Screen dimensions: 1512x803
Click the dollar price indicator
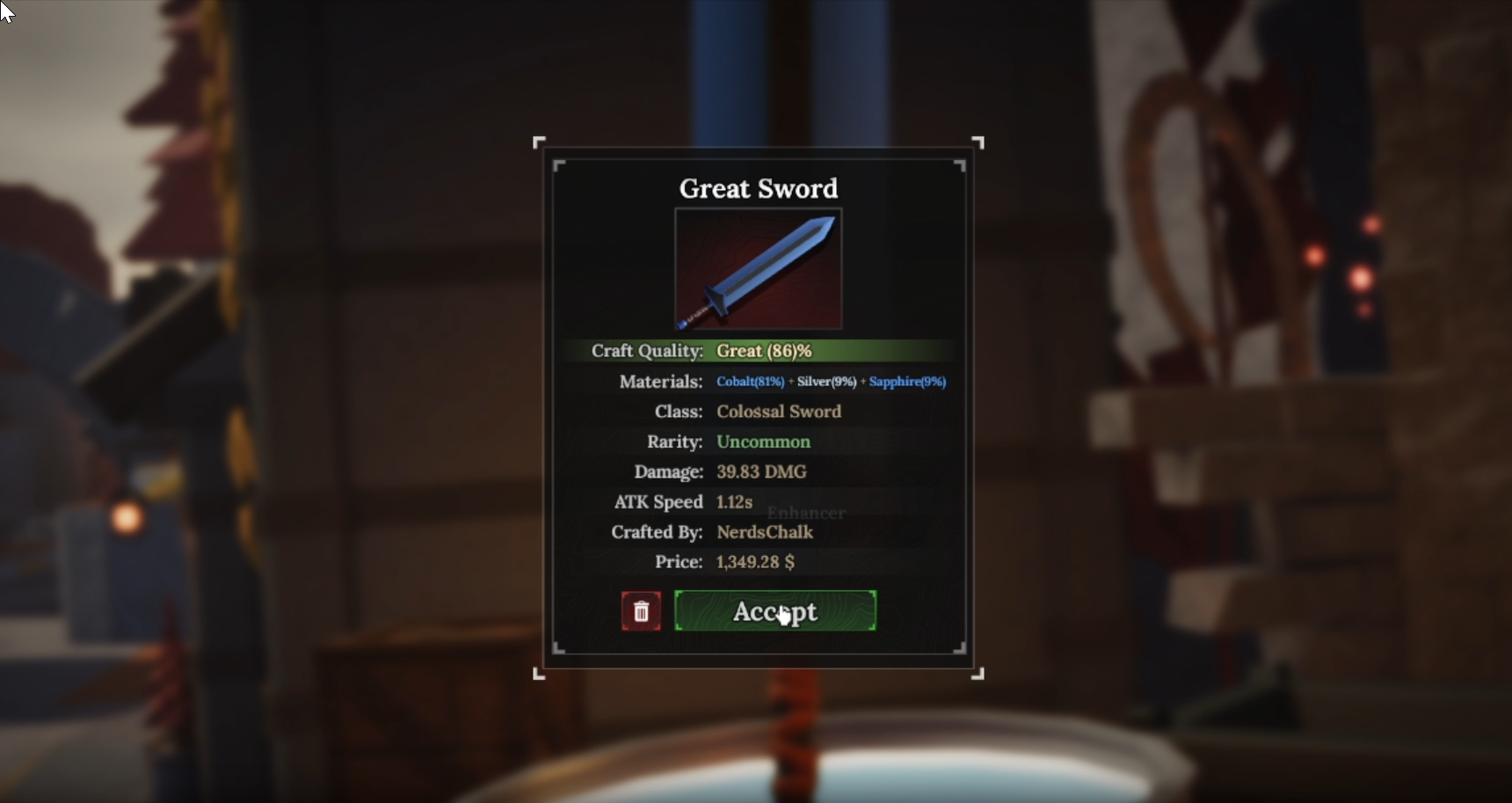(789, 562)
